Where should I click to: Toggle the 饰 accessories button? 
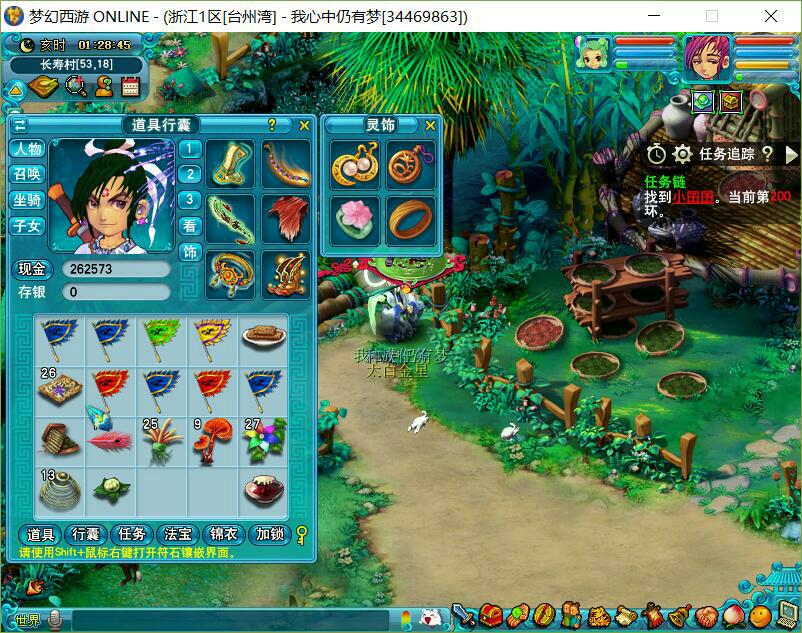[190, 252]
